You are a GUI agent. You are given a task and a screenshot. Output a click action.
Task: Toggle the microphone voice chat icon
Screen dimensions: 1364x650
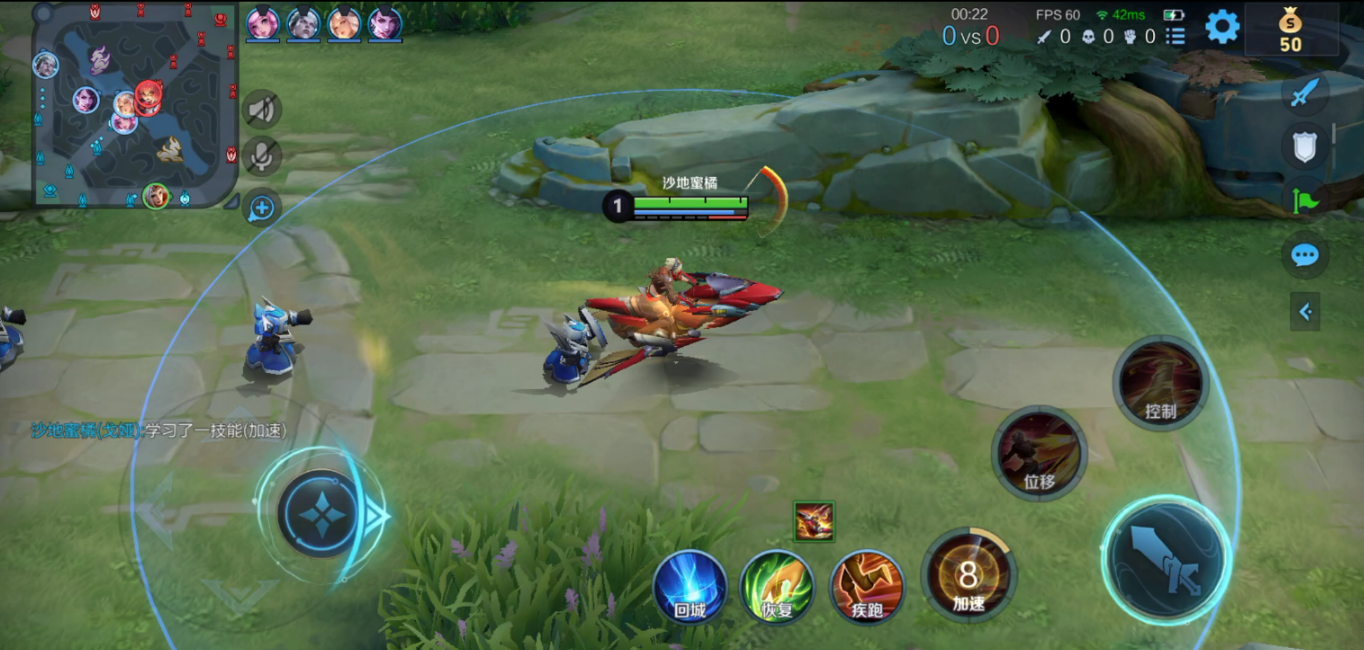pyautogui.click(x=262, y=155)
